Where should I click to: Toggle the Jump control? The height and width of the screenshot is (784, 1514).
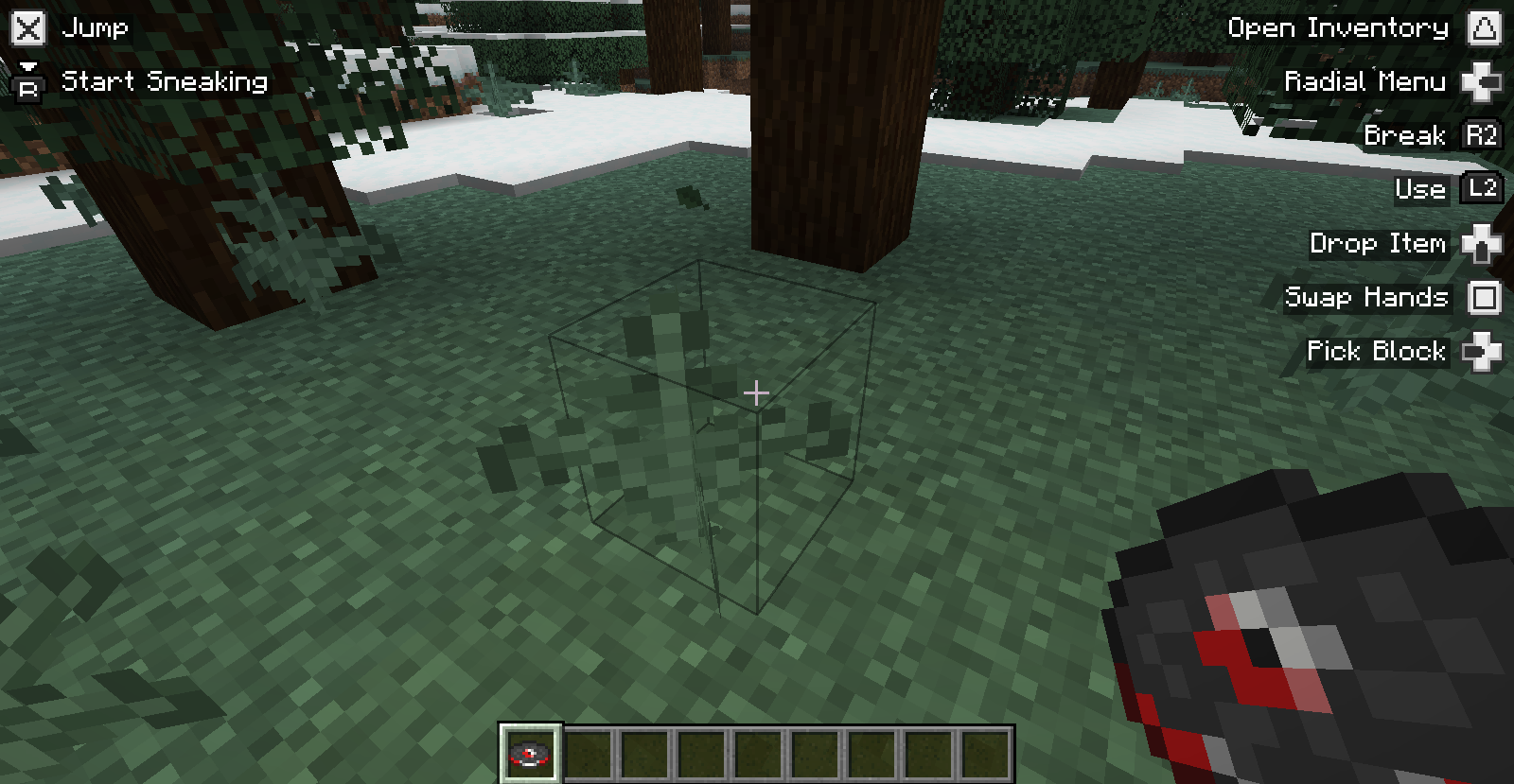pyautogui.click(x=95, y=27)
